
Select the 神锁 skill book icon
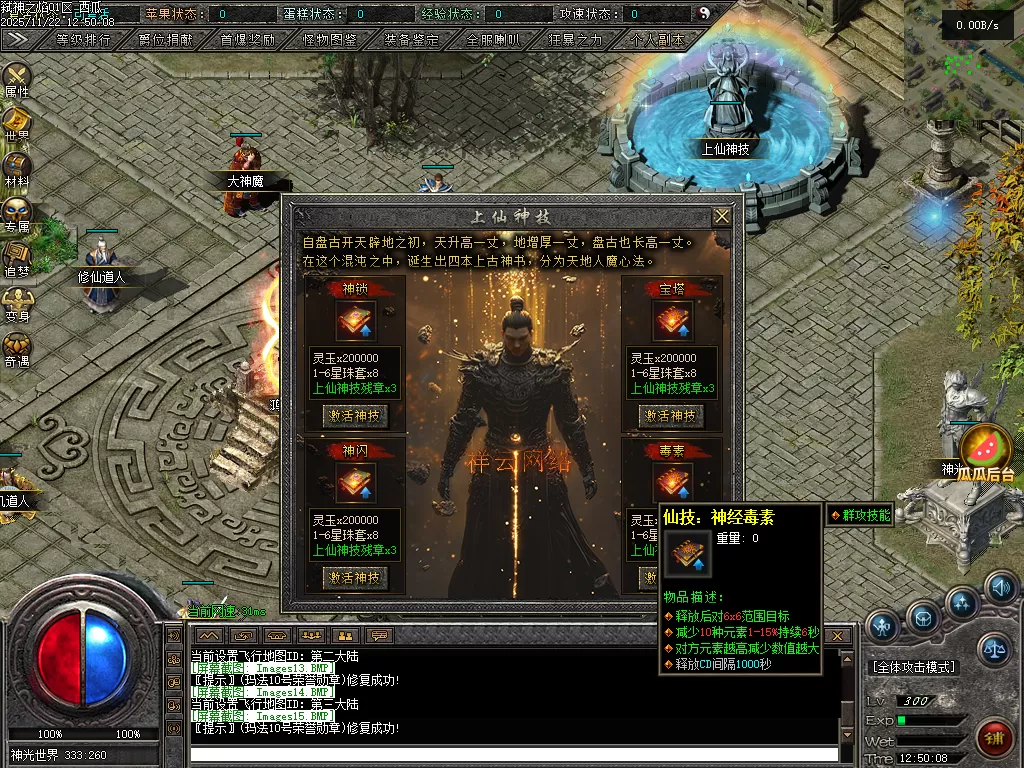[x=355, y=321]
